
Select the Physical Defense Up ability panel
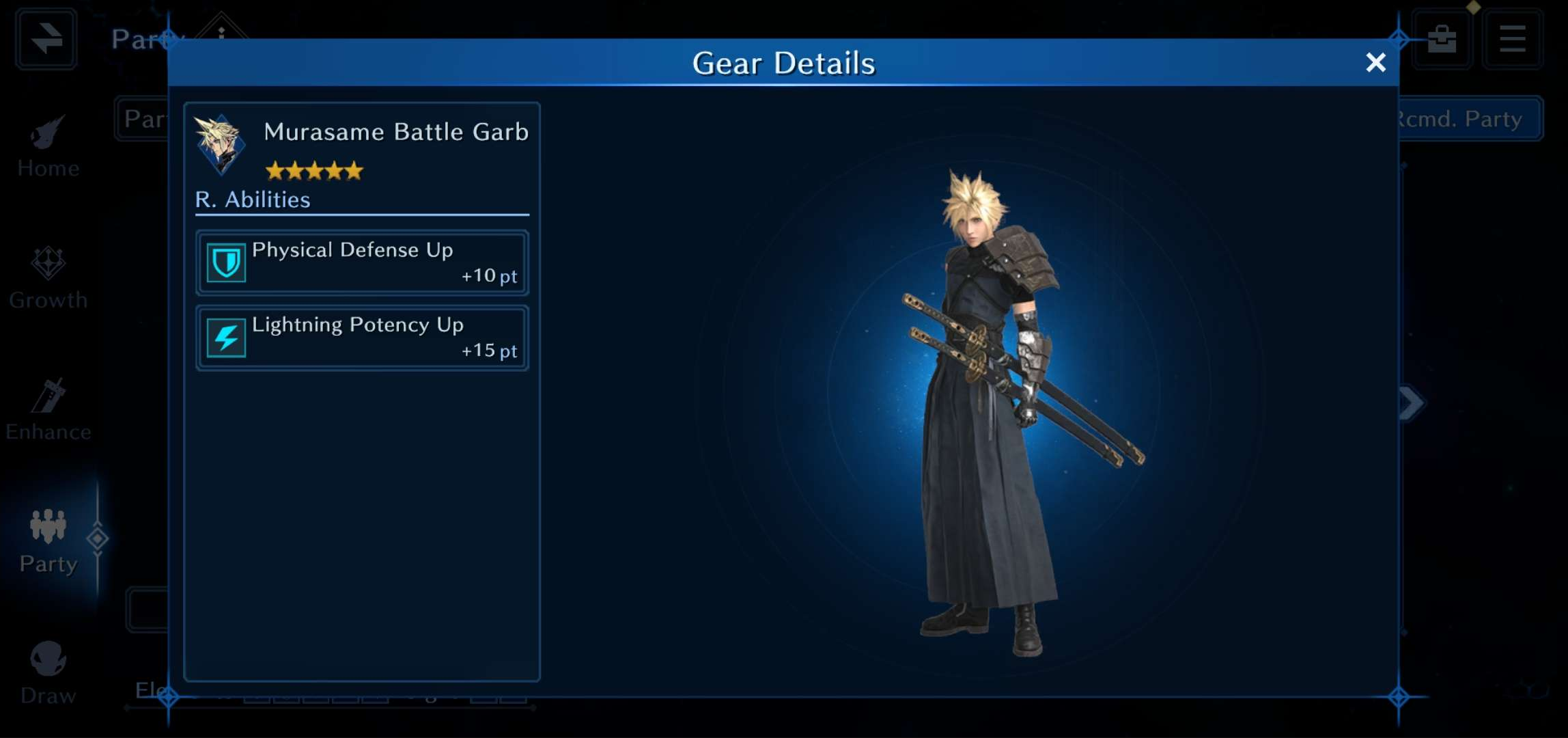[x=361, y=262]
